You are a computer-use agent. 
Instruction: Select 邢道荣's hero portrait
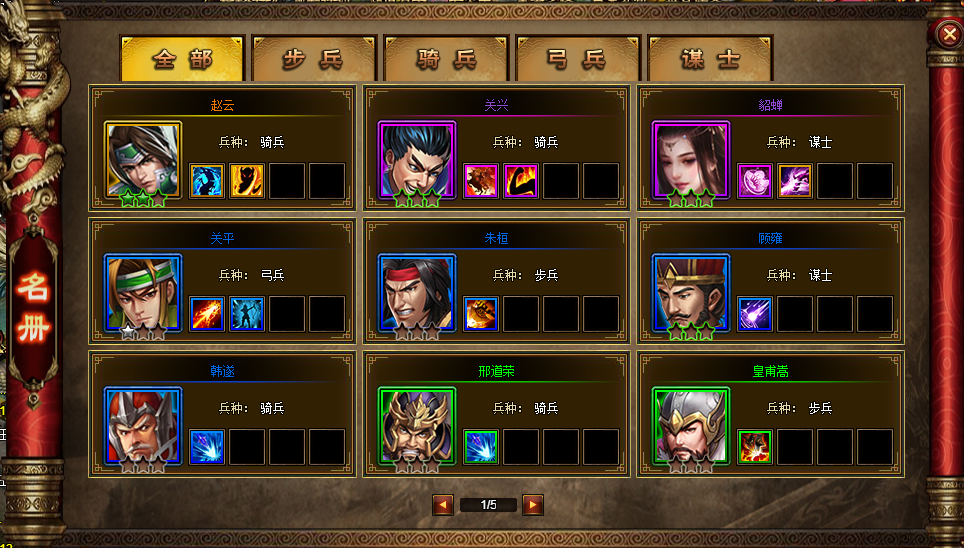click(x=417, y=425)
